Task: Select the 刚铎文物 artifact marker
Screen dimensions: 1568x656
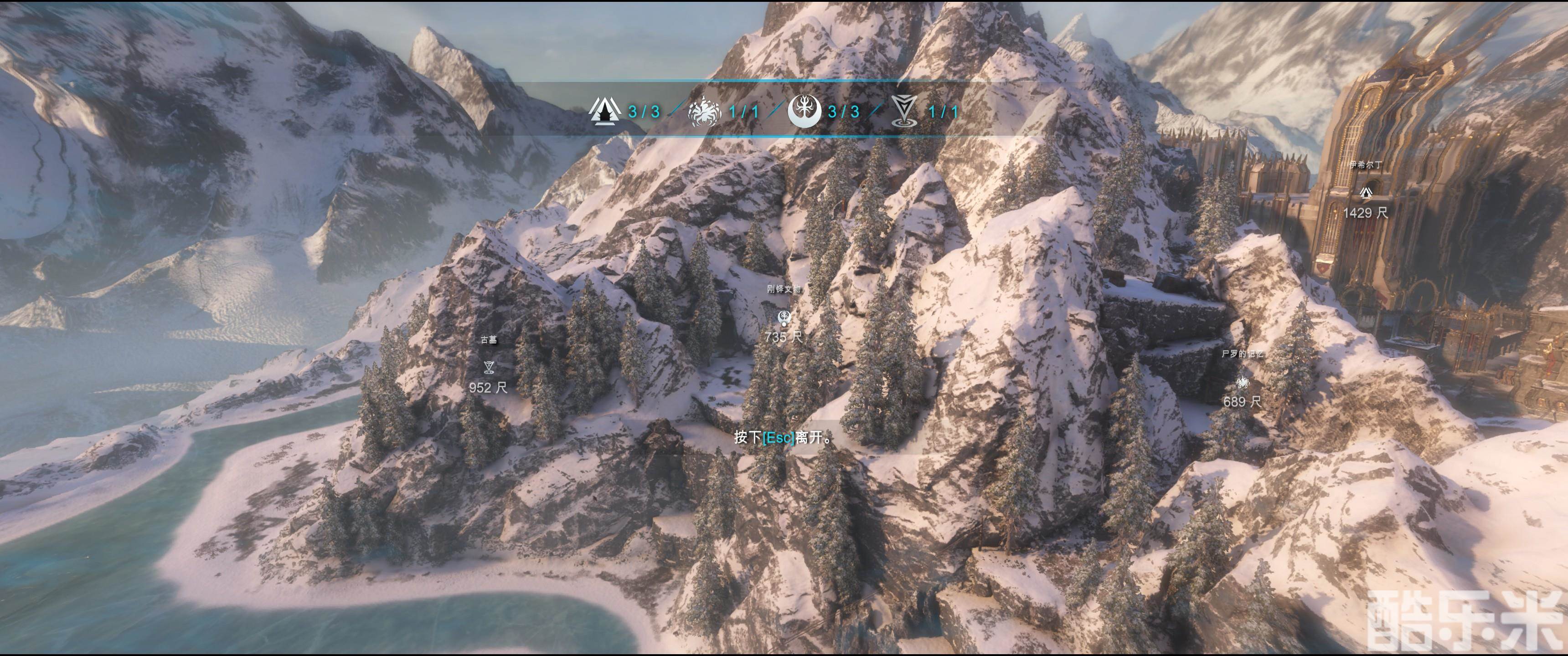Action: [784, 317]
